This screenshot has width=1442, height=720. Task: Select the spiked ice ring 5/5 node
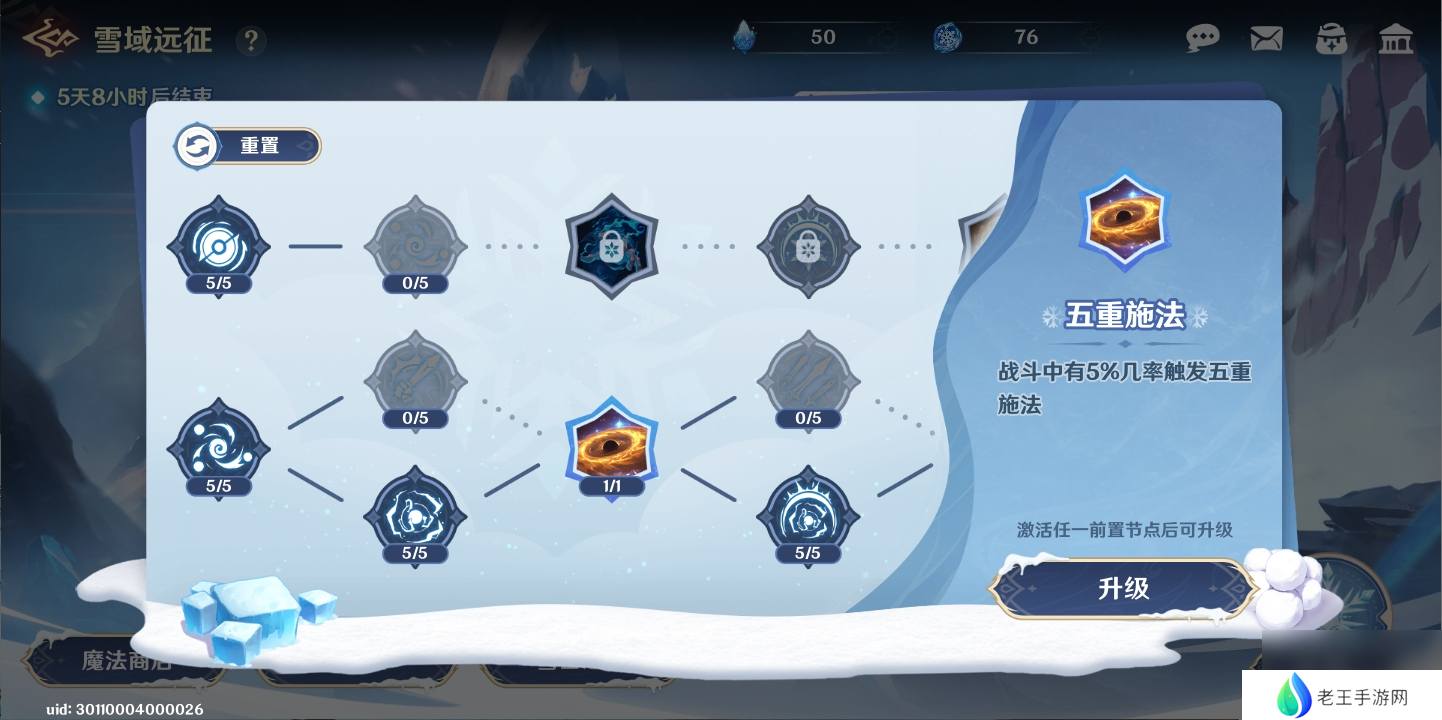808,514
